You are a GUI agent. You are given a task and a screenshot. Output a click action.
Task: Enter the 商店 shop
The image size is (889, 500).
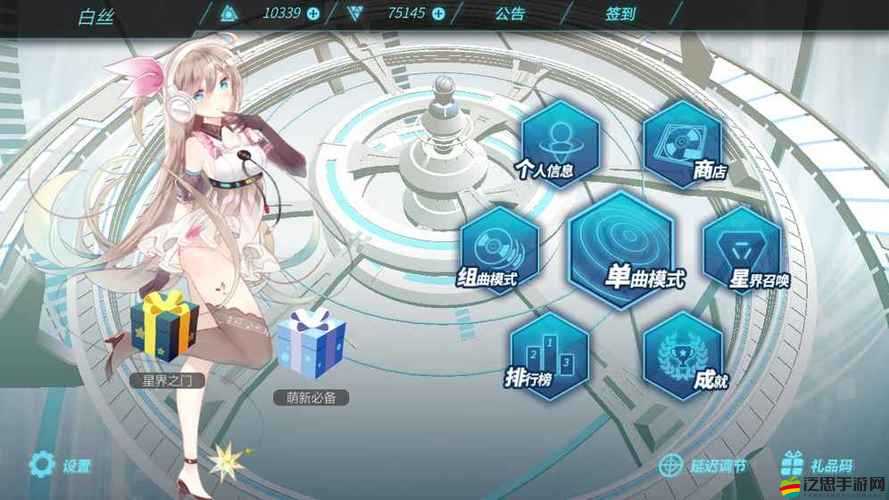pos(683,141)
